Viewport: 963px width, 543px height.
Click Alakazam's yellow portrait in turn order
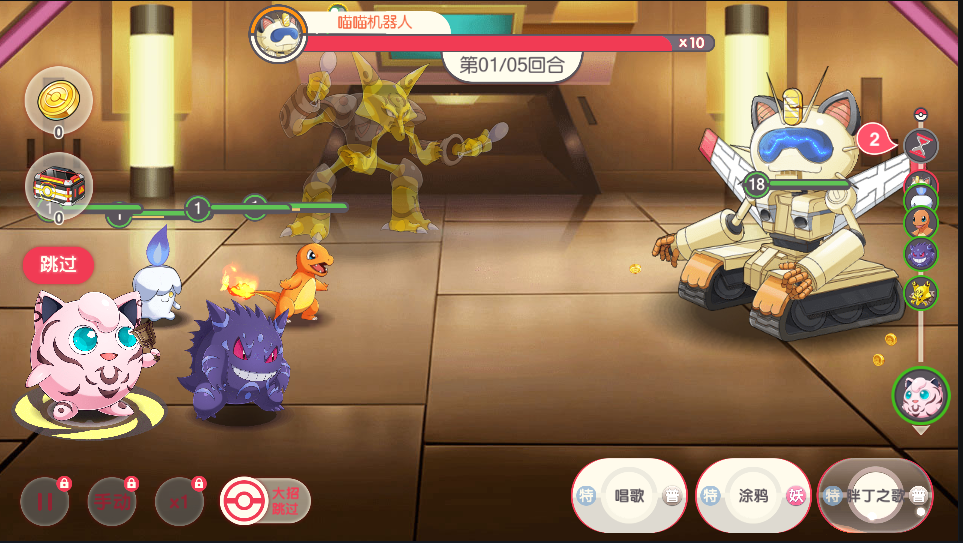[921, 293]
